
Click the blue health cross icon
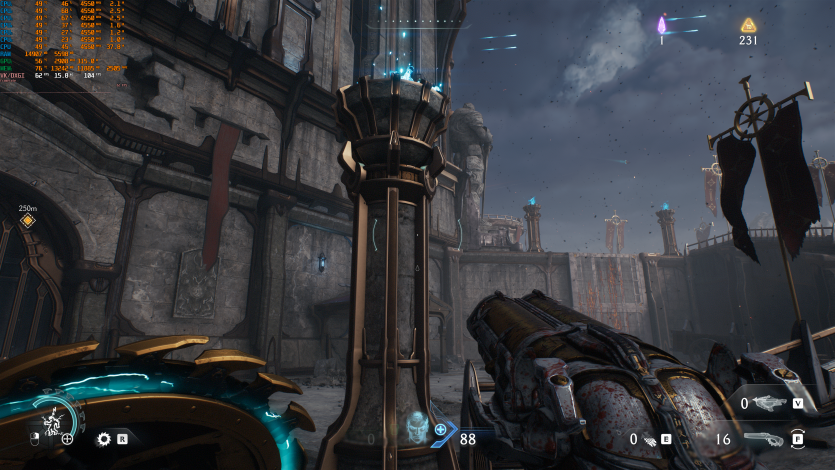(441, 429)
